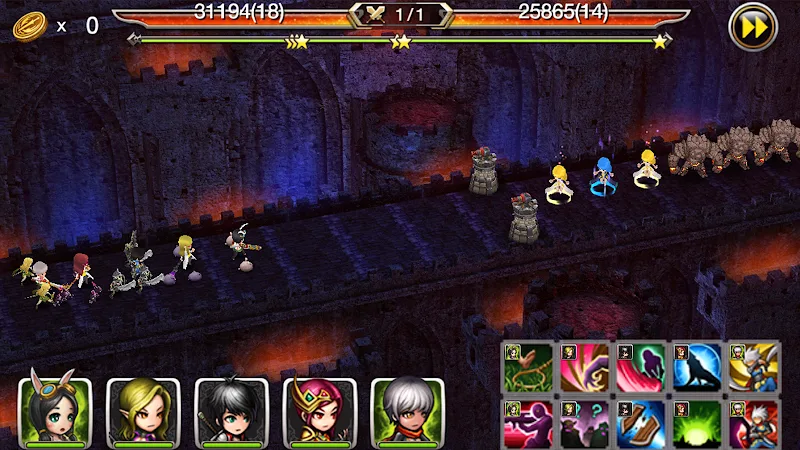This screenshot has height=450, width=800.
Task: Trigger the white-haired warrior red skill
Action: click(x=754, y=422)
